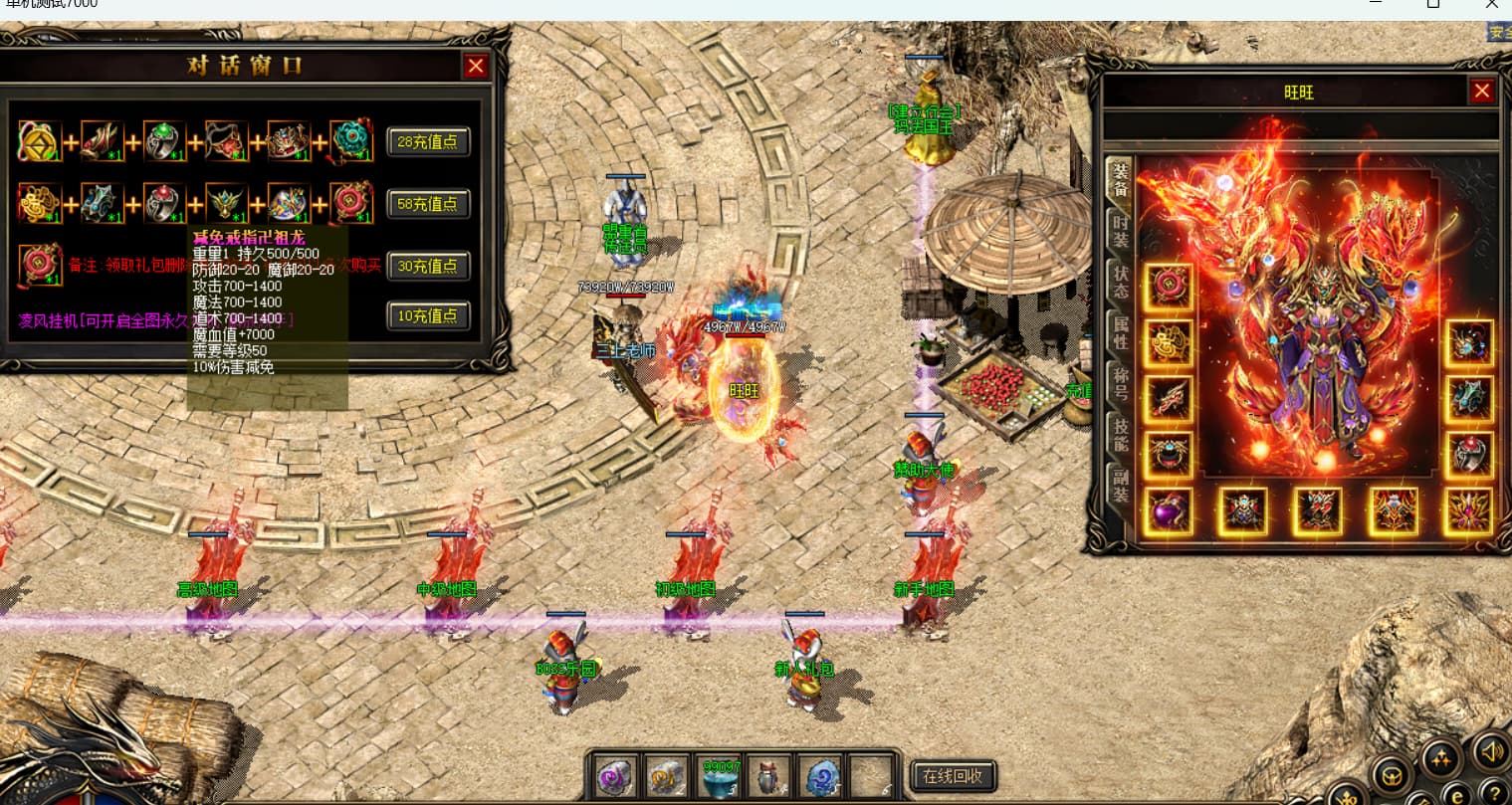This screenshot has width=1512, height=805.
Task: Use the purple swirl stone in hotbar
Action: pyautogui.click(x=615, y=776)
